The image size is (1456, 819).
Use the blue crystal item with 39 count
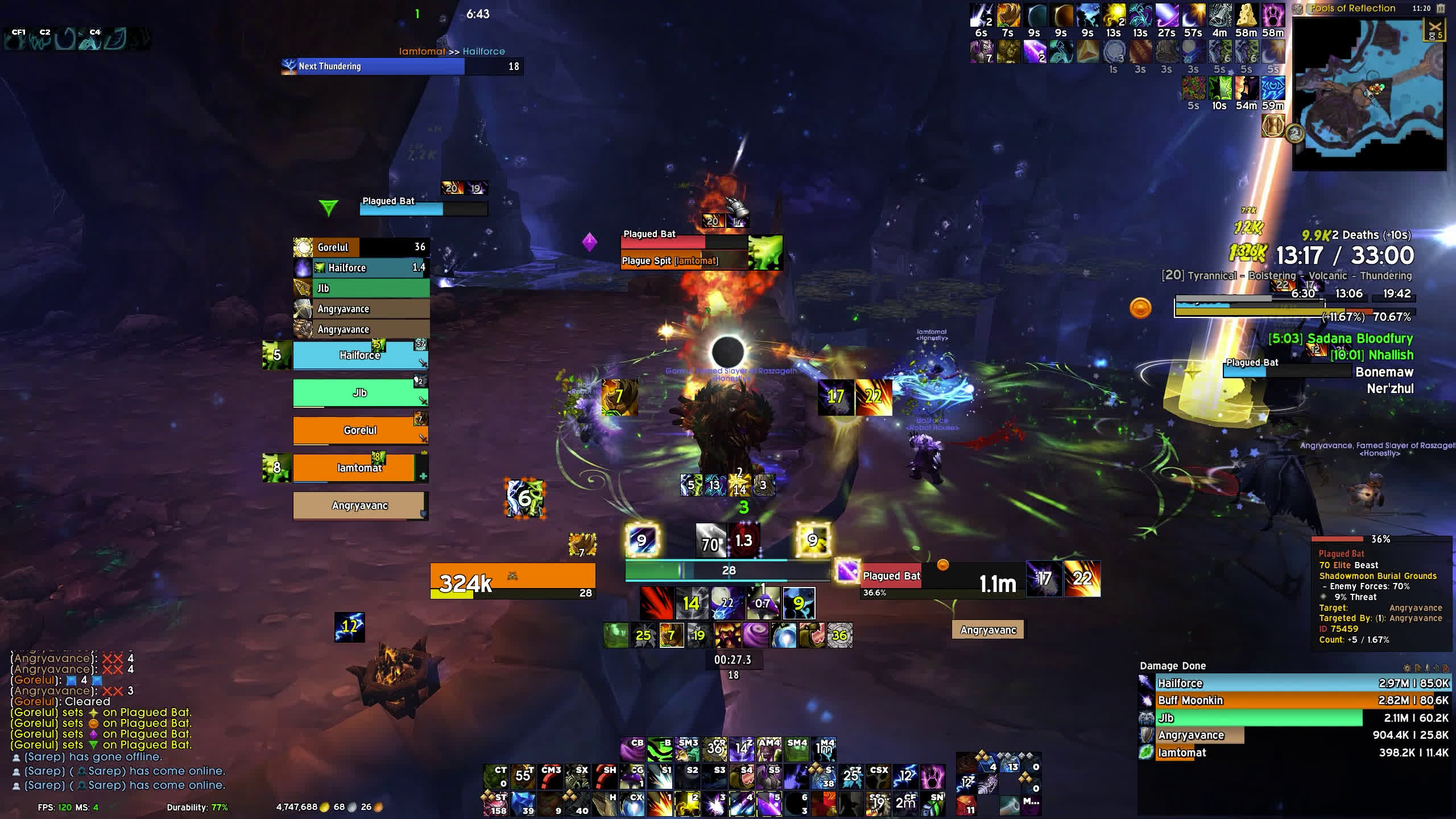tap(523, 804)
